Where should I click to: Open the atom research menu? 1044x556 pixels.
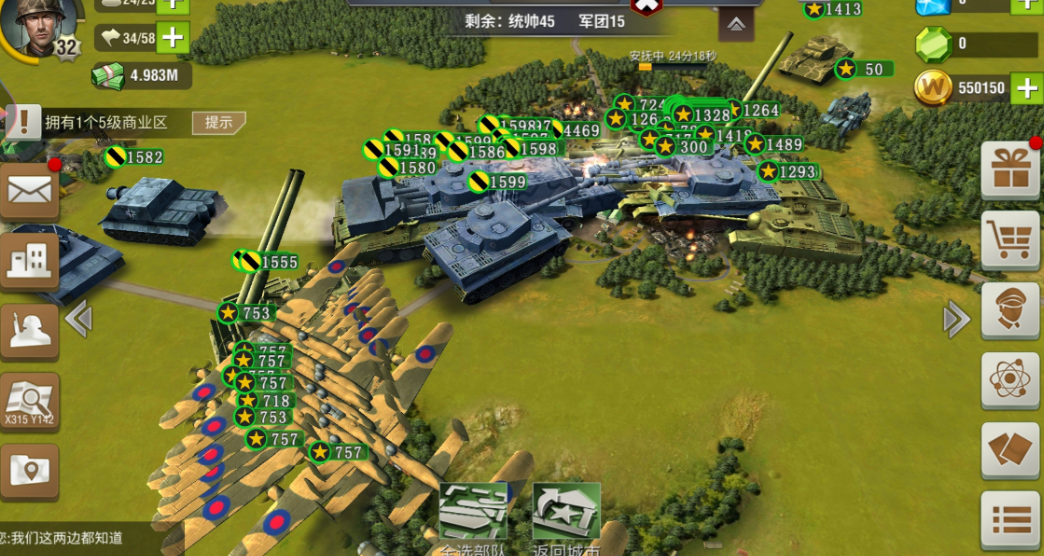(1010, 380)
